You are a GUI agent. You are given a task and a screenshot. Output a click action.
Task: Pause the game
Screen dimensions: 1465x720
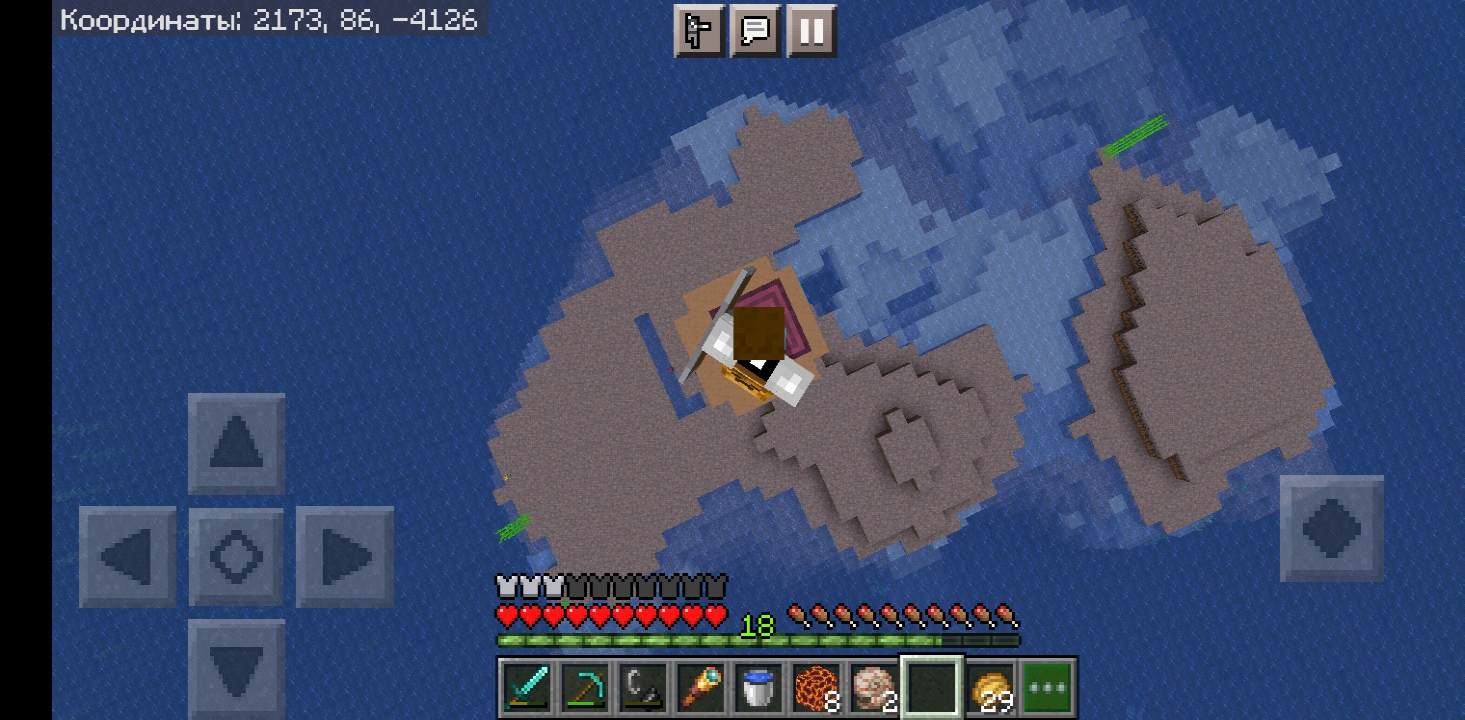pyautogui.click(x=811, y=31)
